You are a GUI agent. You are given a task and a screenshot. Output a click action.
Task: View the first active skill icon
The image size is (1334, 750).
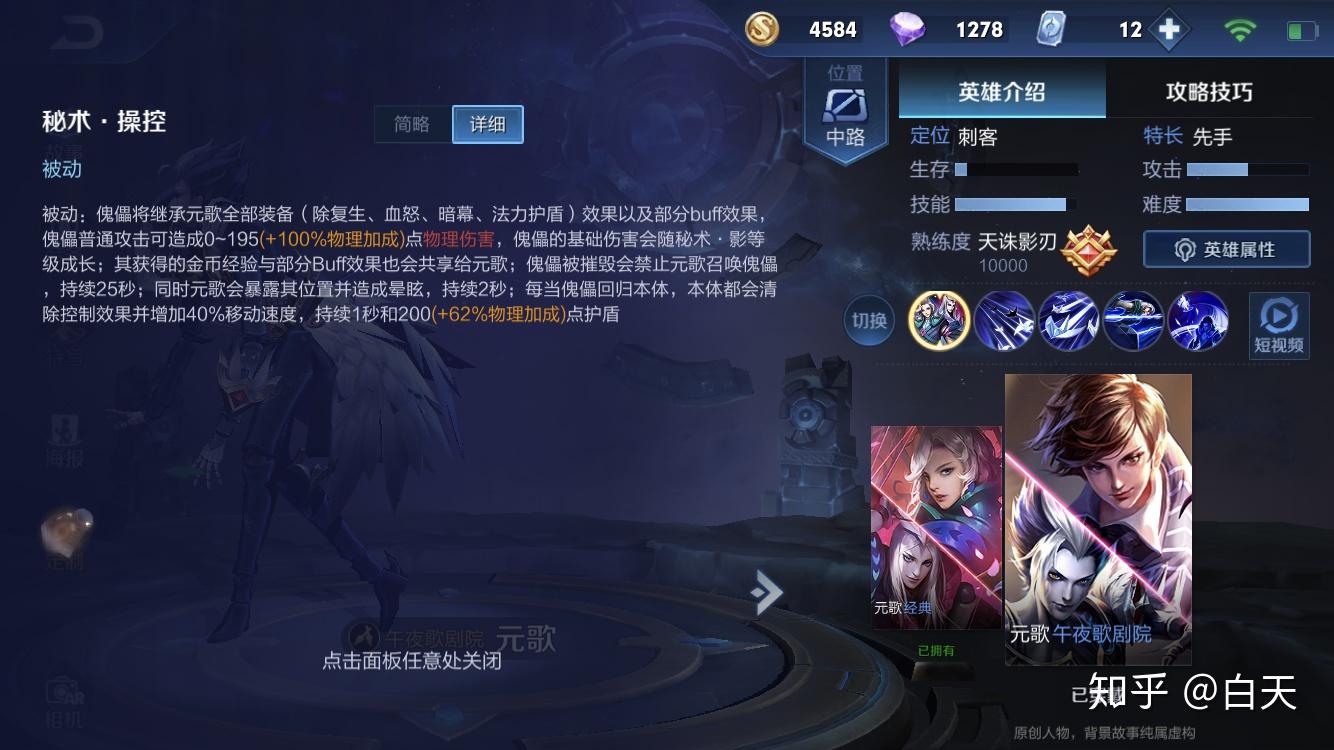click(x=1004, y=320)
